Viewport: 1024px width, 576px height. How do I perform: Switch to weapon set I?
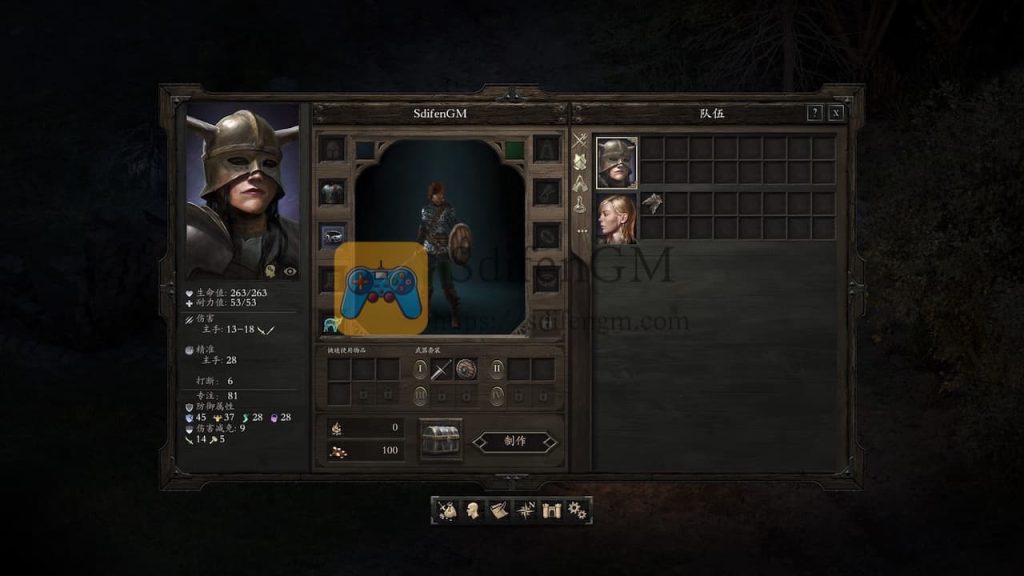point(420,369)
